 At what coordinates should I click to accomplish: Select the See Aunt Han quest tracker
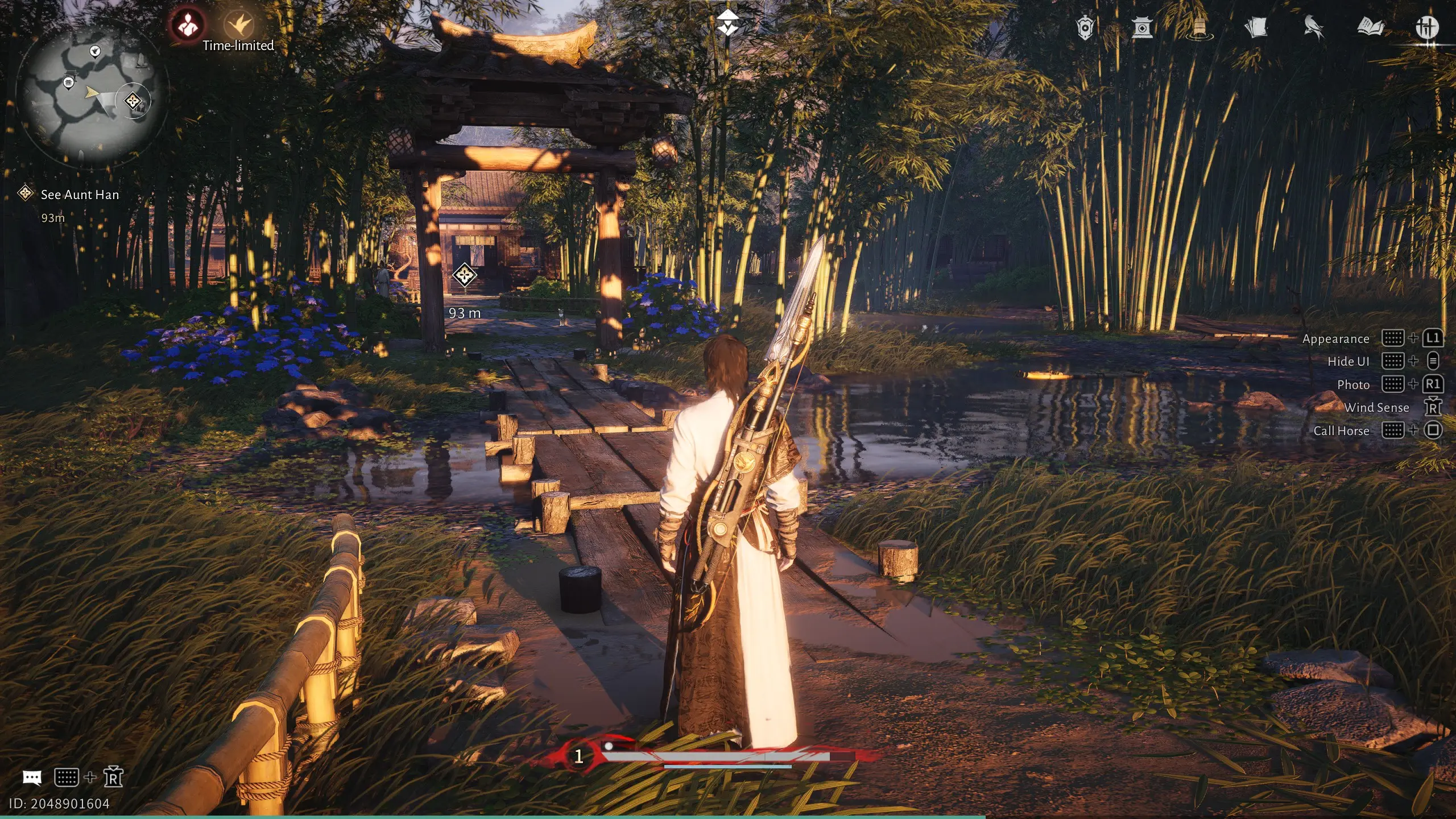coord(80,195)
